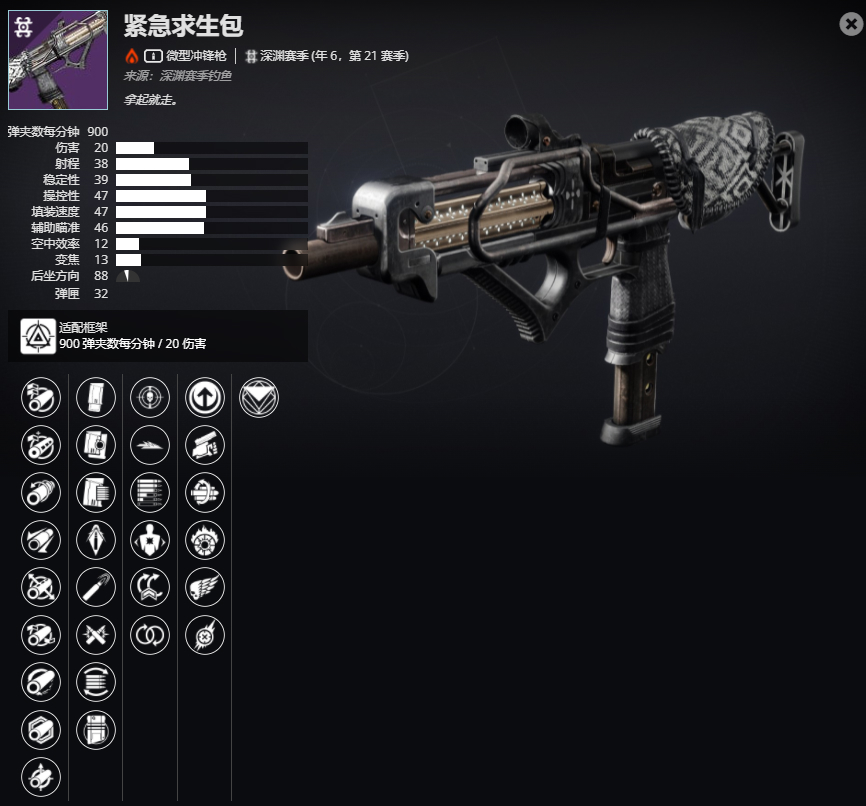Viewport: 866px width, 806px height.
Task: Select the double chevron swap arrows perk
Action: pyautogui.click(x=150, y=587)
